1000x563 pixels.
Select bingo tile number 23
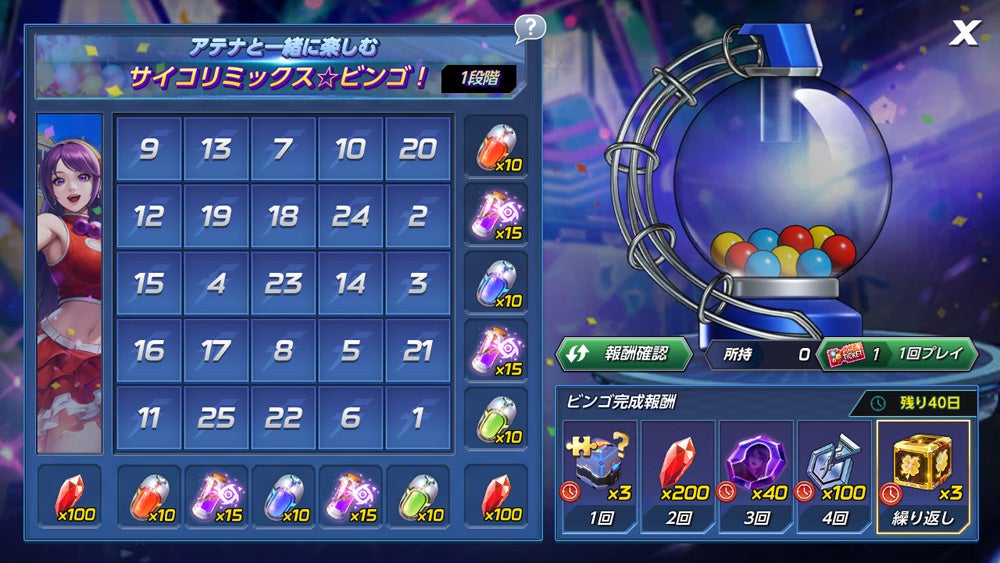click(x=283, y=283)
